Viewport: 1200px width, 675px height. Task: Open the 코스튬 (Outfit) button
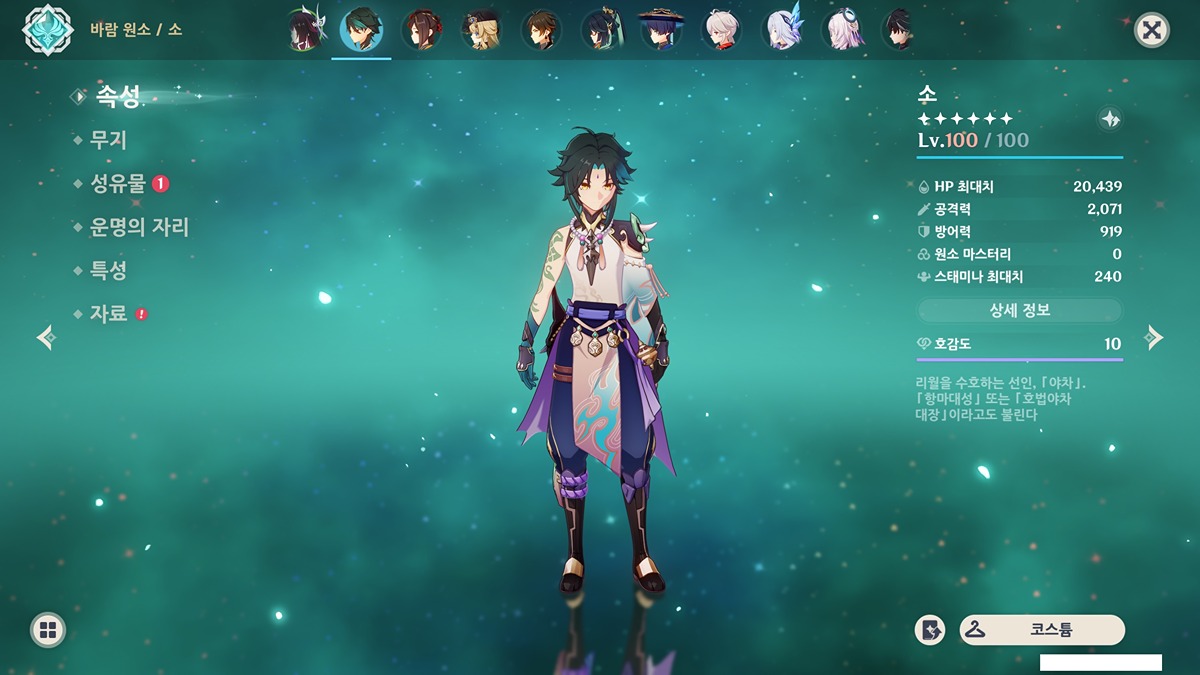coord(1042,630)
